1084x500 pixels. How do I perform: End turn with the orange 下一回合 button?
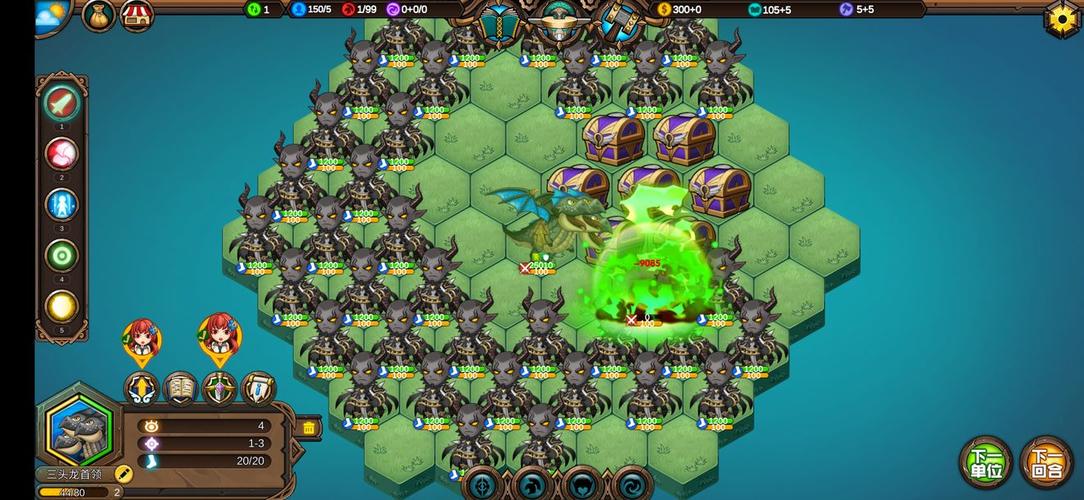(x=1046, y=463)
